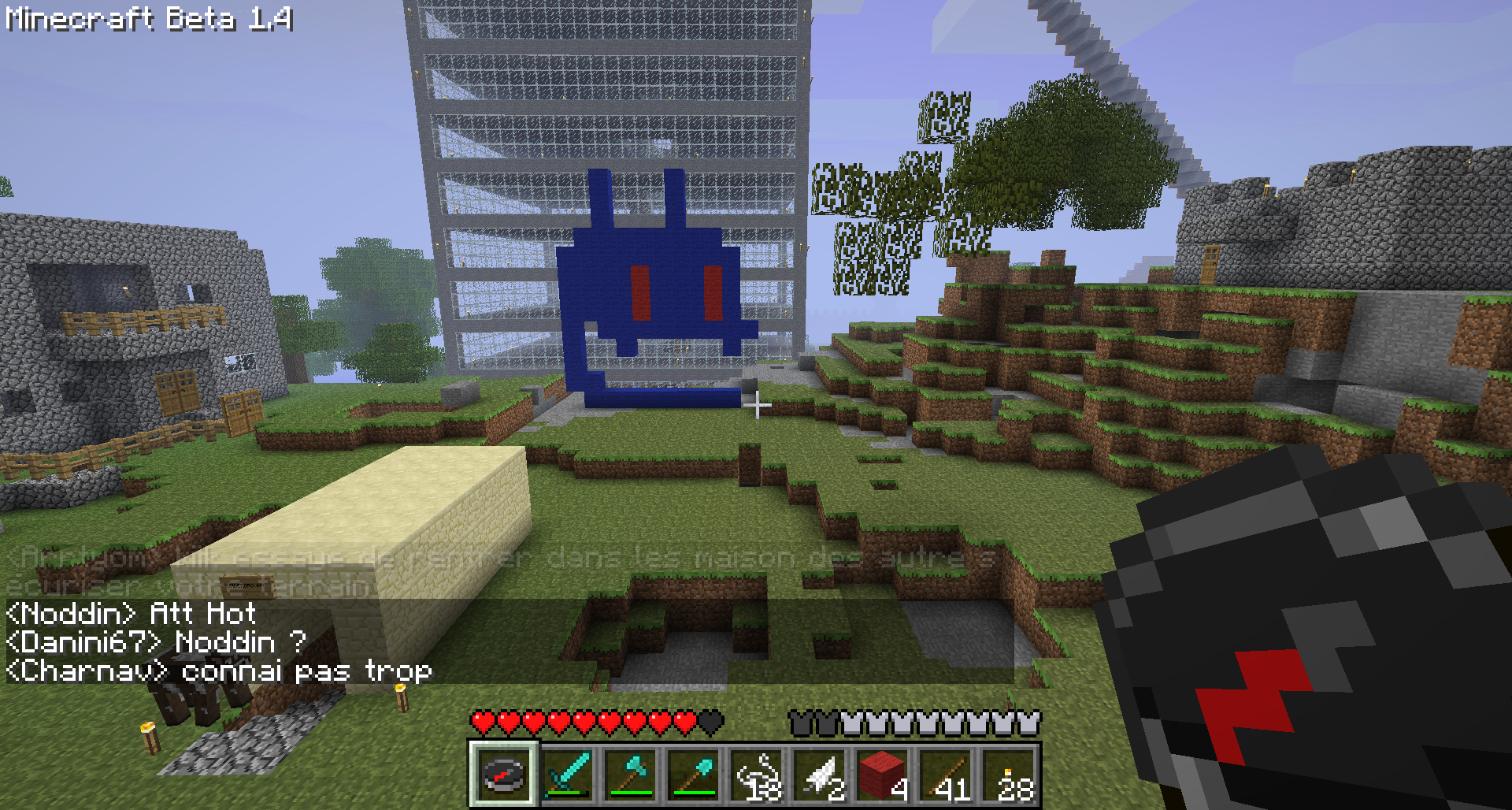Pick the string stack in hotbar
The height and width of the screenshot is (810, 1512).
[x=756, y=775]
